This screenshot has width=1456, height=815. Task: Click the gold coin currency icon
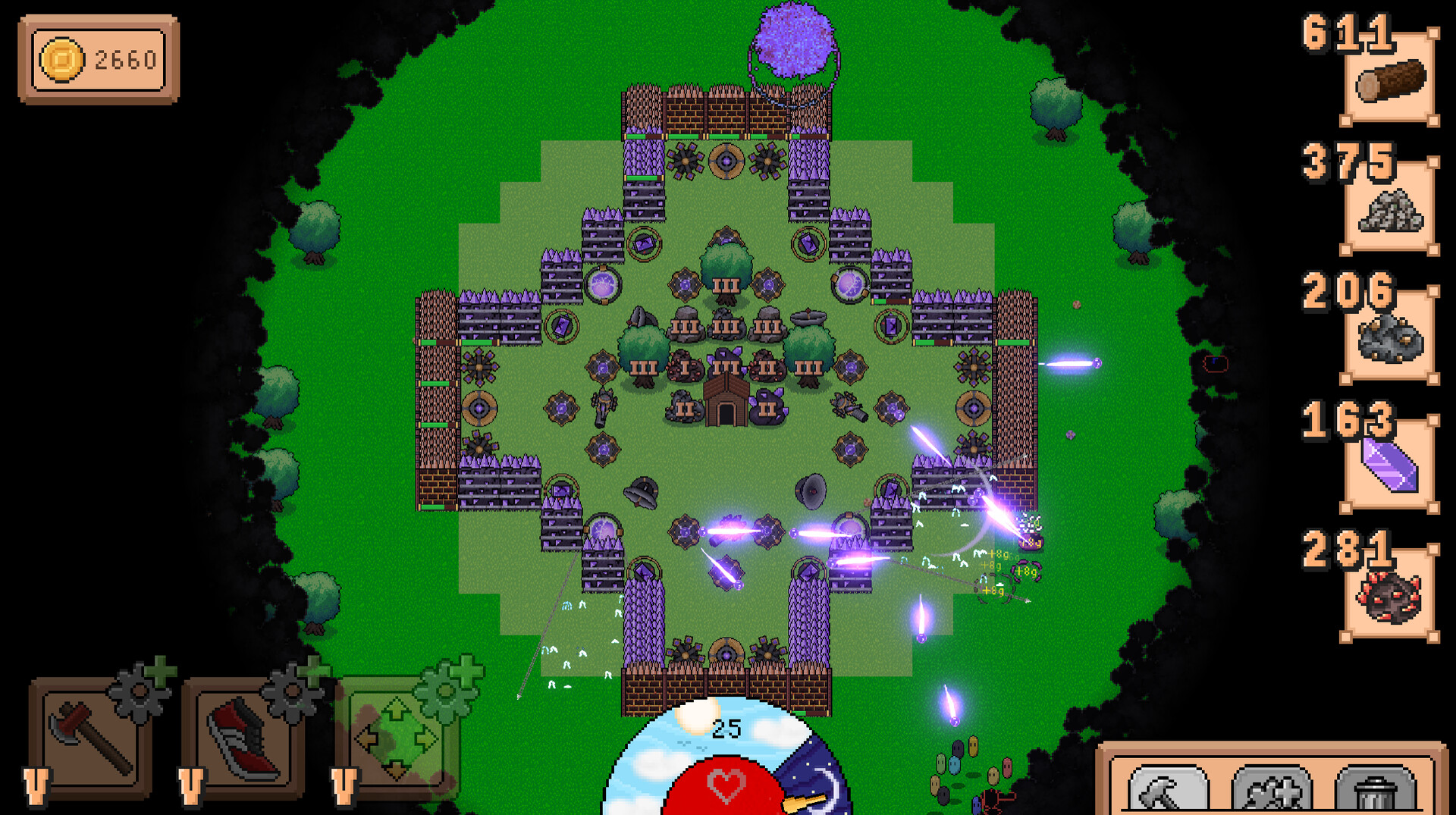tap(61, 59)
